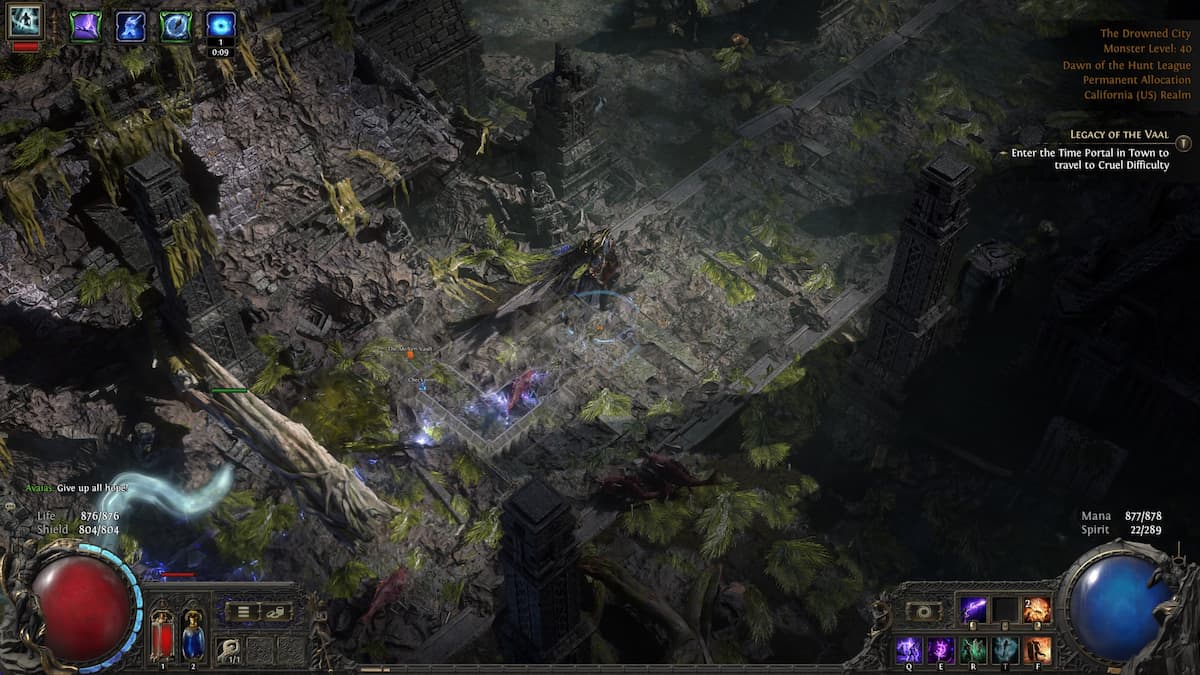The height and width of the screenshot is (675, 1200).
Task: Cast the purple rune skill bound to E
Action: (x=941, y=649)
